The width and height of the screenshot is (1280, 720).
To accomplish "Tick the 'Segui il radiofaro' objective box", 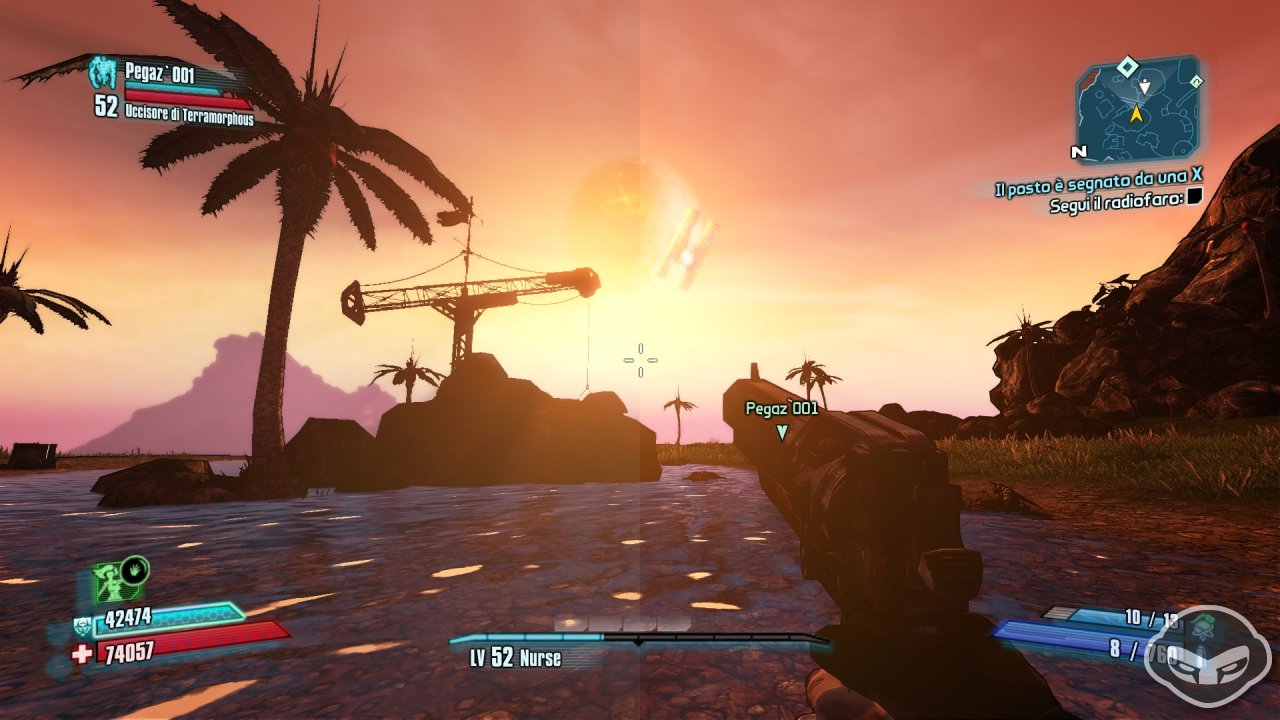I will click(1194, 199).
